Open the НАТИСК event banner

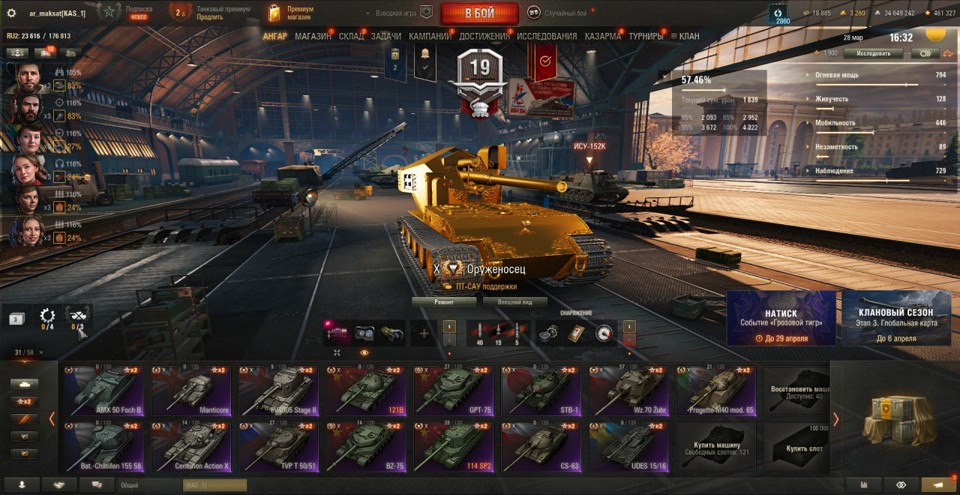[781, 319]
